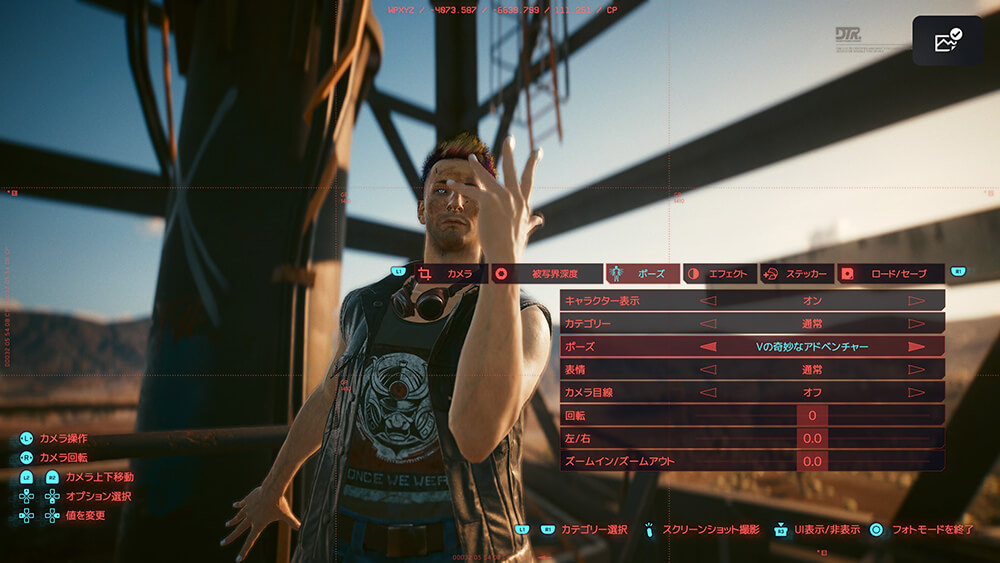Open the 被写界深度 tab
Image resolution: width=1000 pixels, height=563 pixels.
[546, 273]
